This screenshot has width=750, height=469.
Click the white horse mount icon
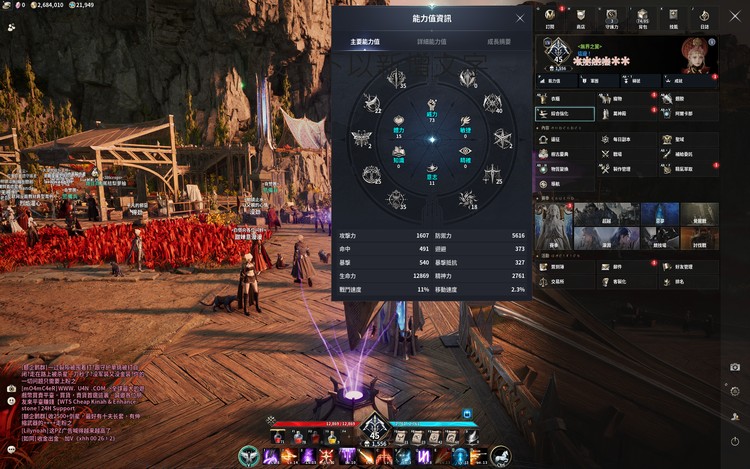498,456
